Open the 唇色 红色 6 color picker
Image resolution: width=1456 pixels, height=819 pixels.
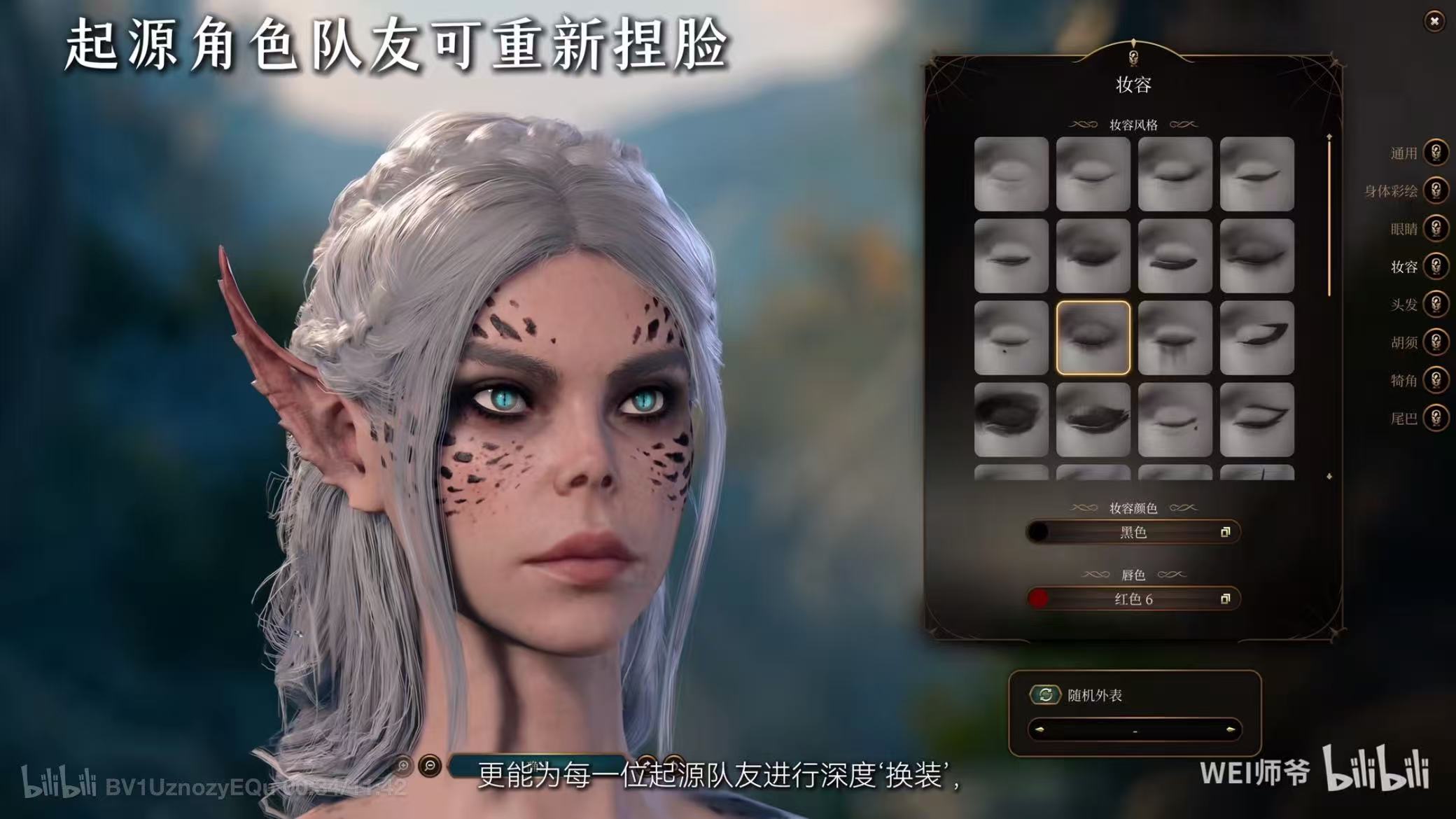click(x=1133, y=599)
